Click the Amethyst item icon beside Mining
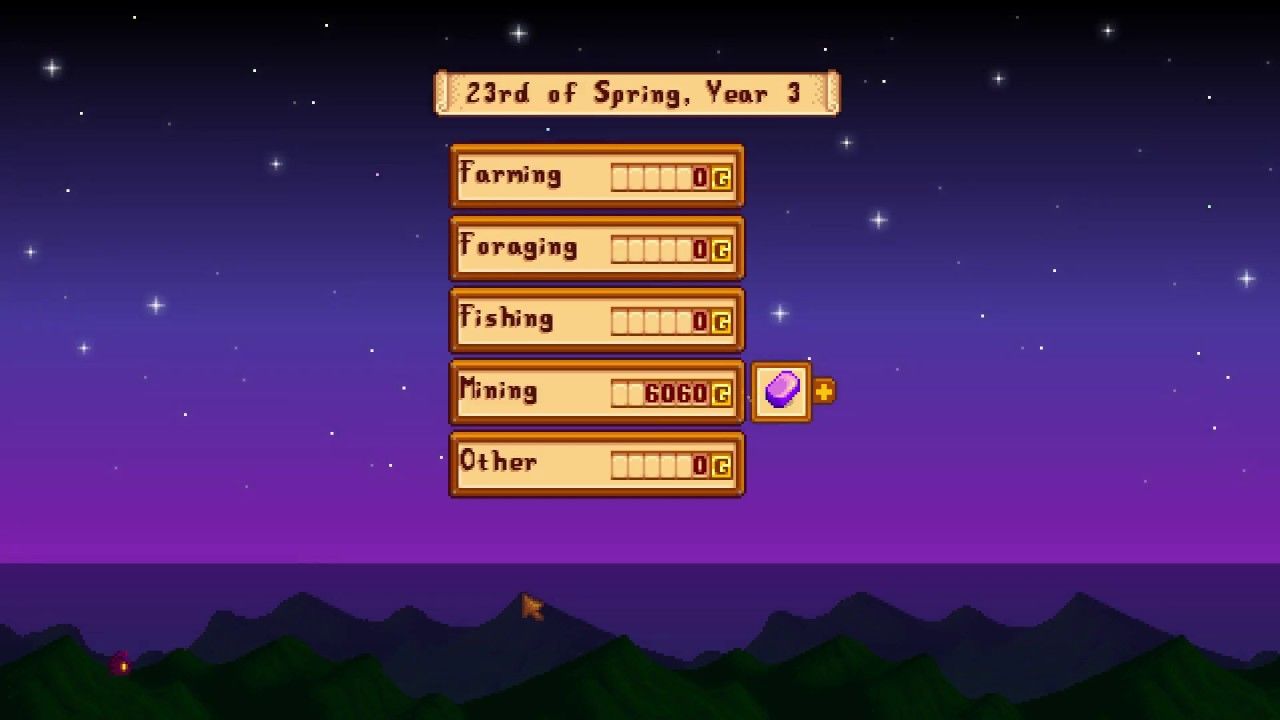1280x720 pixels. tap(781, 390)
